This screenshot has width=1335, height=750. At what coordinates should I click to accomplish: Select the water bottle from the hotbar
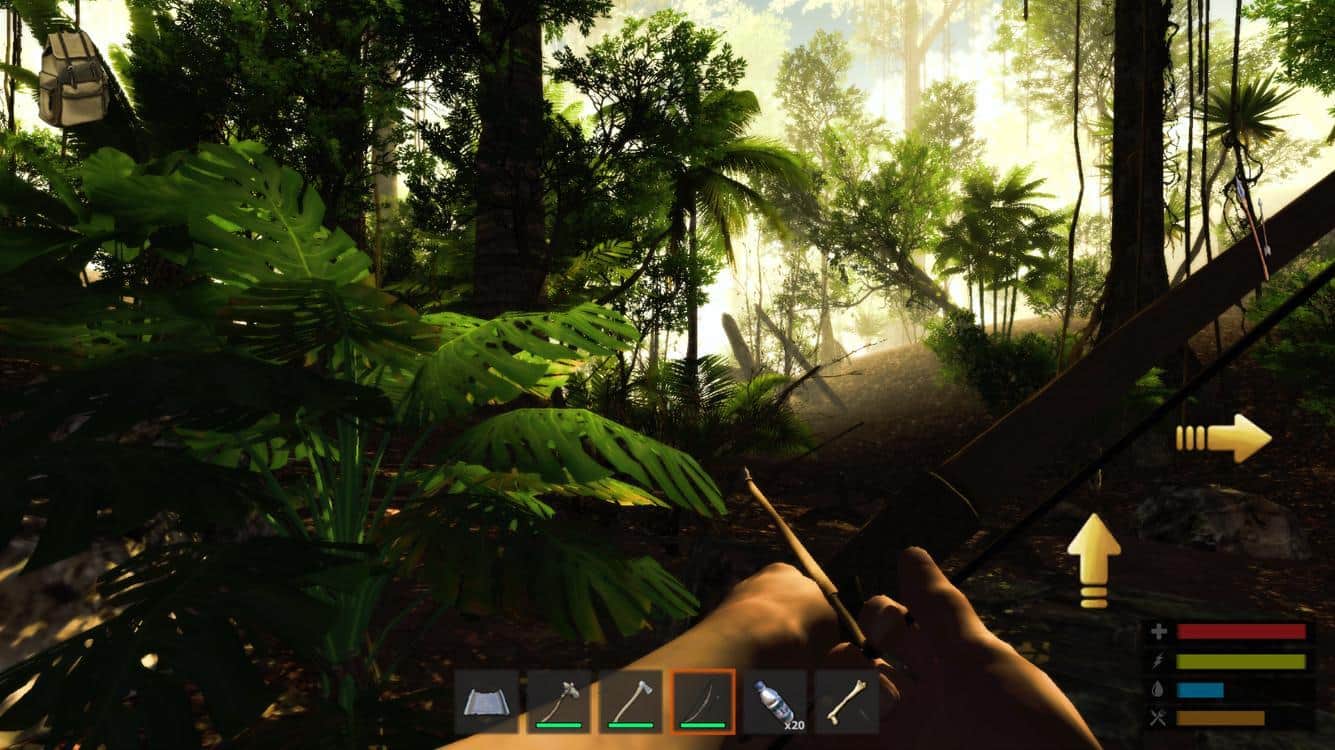[x=772, y=700]
